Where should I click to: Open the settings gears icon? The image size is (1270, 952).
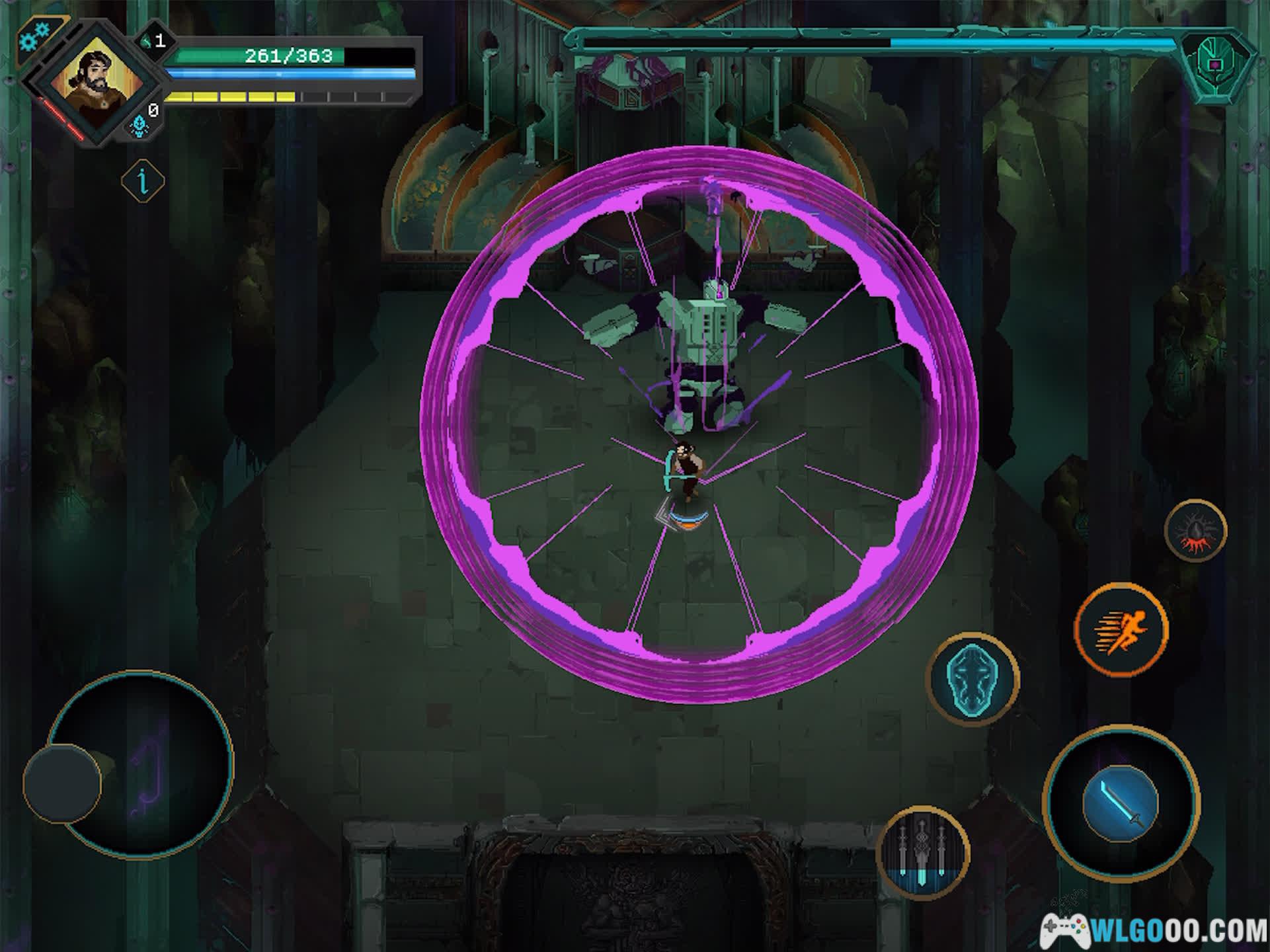pyautogui.click(x=34, y=36)
